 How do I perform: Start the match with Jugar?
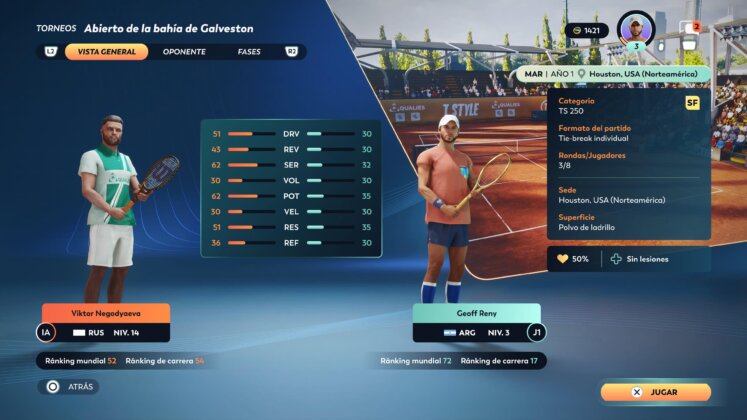point(656,392)
